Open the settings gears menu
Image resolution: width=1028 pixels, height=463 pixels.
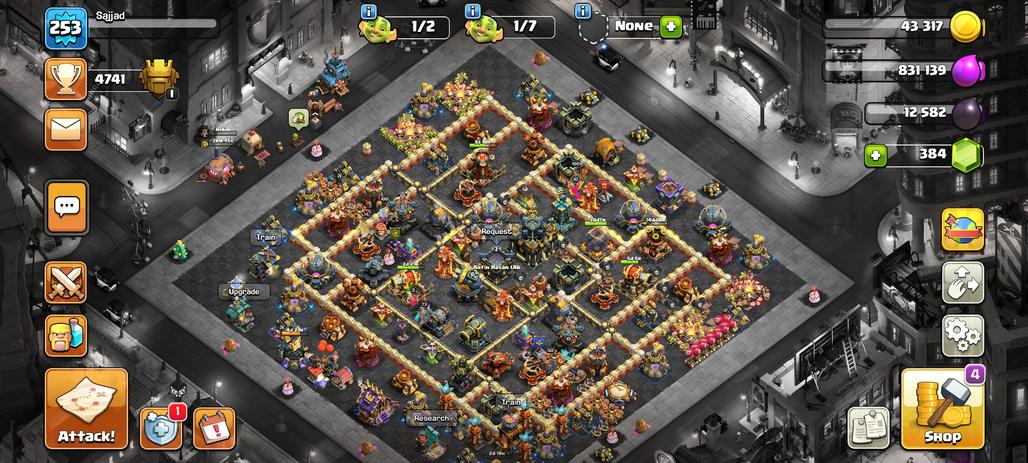(x=962, y=335)
